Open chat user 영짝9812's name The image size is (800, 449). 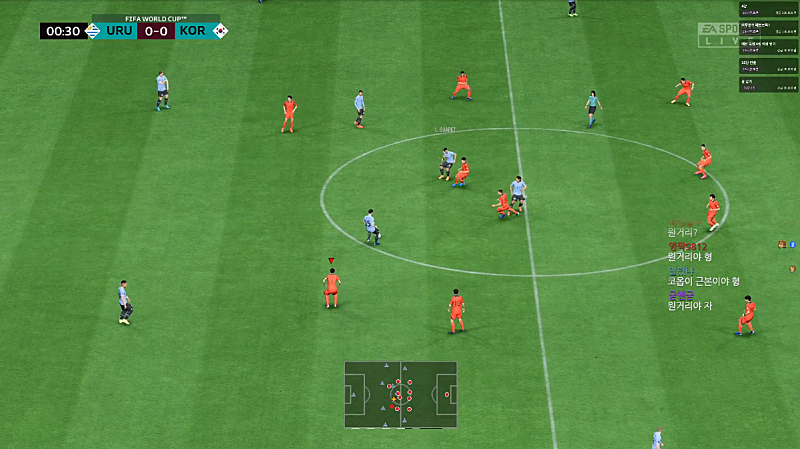(688, 246)
